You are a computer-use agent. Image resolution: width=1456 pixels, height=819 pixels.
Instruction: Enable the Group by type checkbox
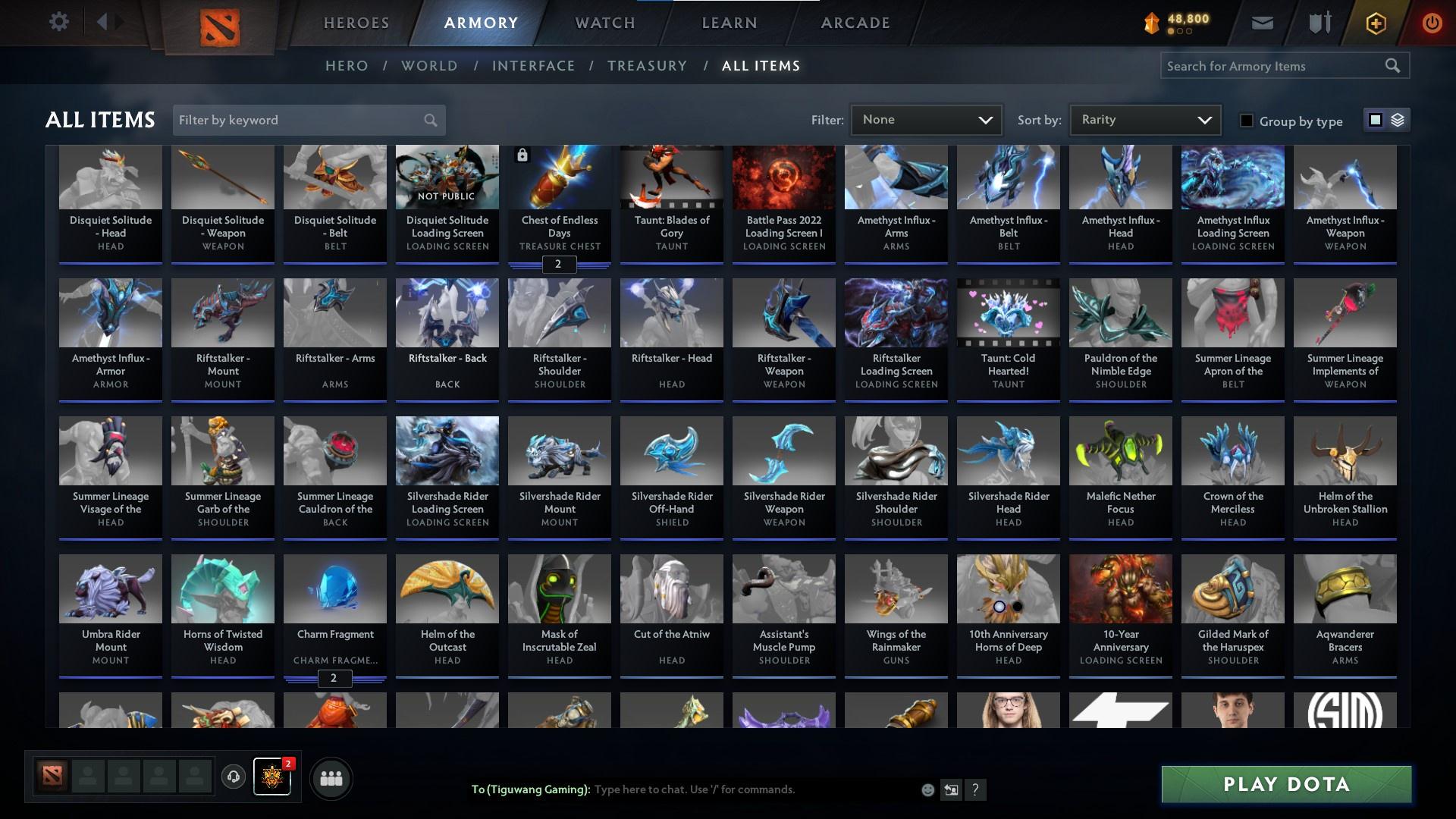pos(1246,121)
